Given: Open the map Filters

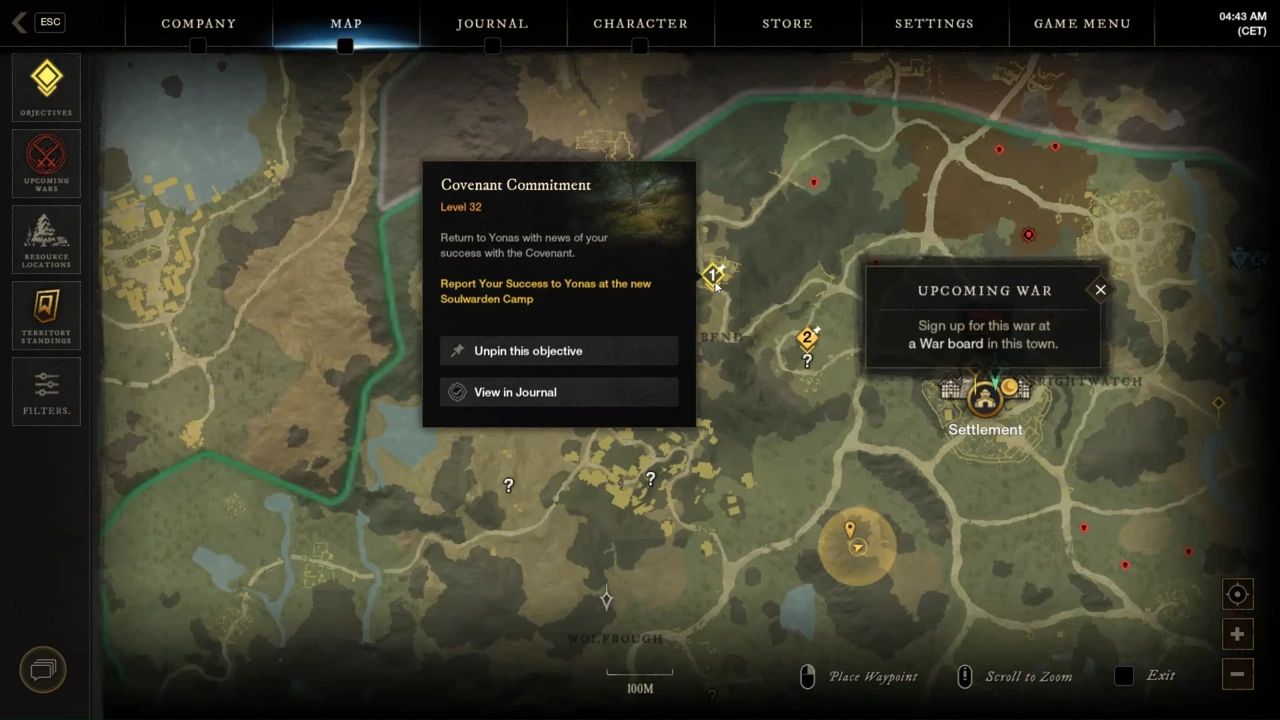Looking at the screenshot, I should tap(46, 391).
